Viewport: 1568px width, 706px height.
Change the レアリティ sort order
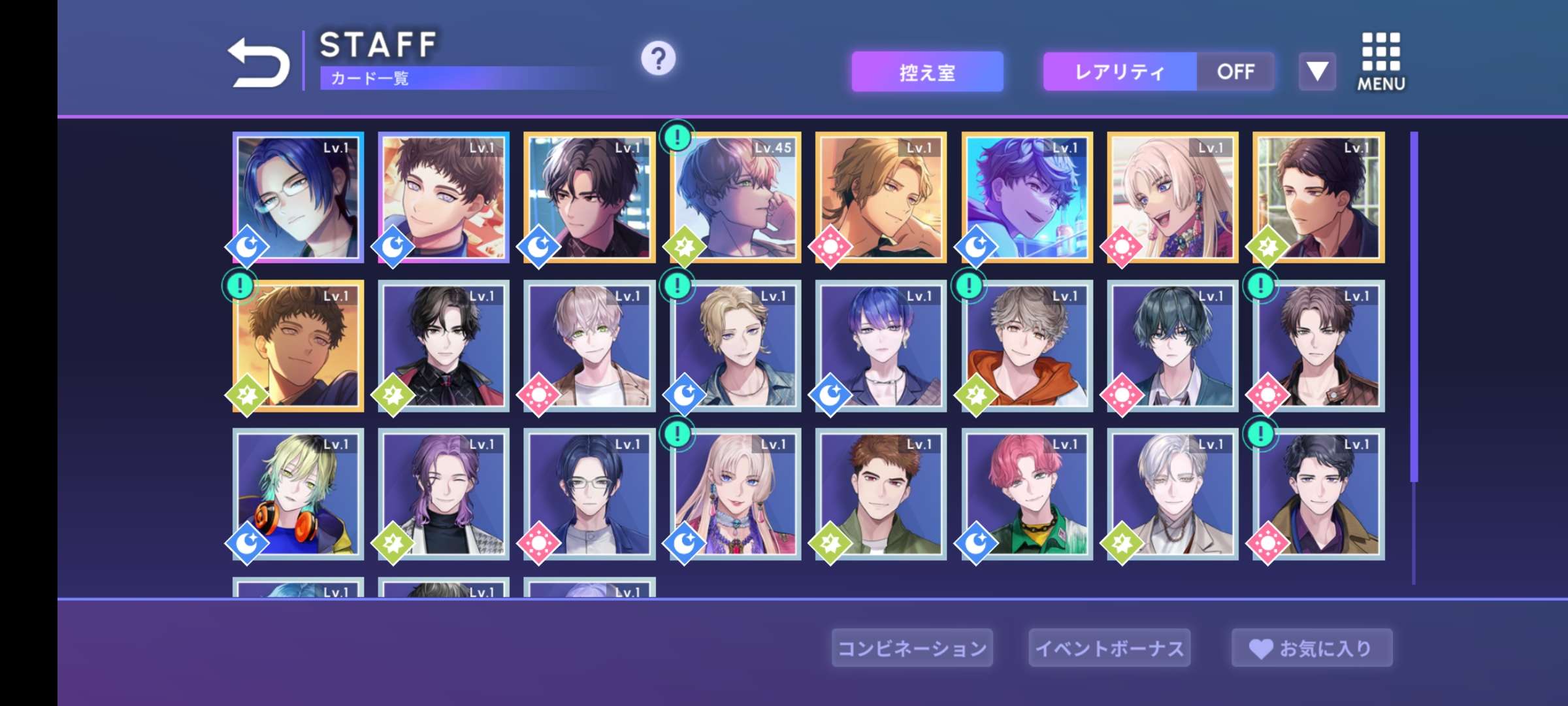[1120, 72]
